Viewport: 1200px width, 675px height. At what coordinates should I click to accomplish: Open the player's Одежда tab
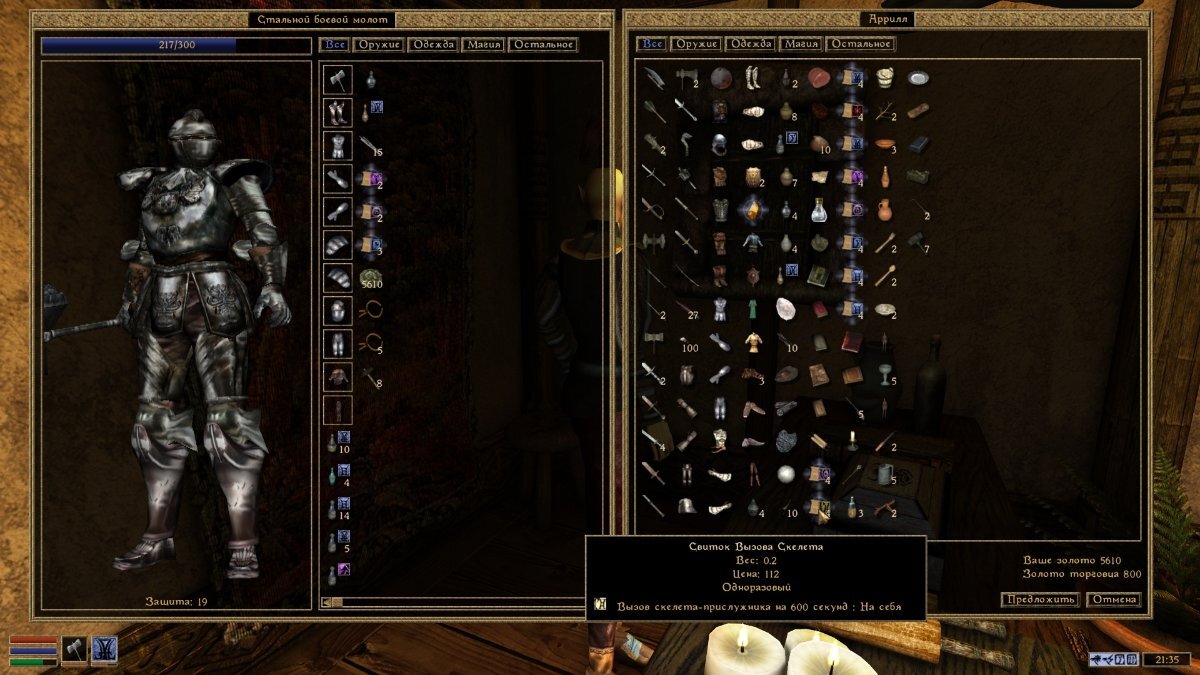(435, 44)
